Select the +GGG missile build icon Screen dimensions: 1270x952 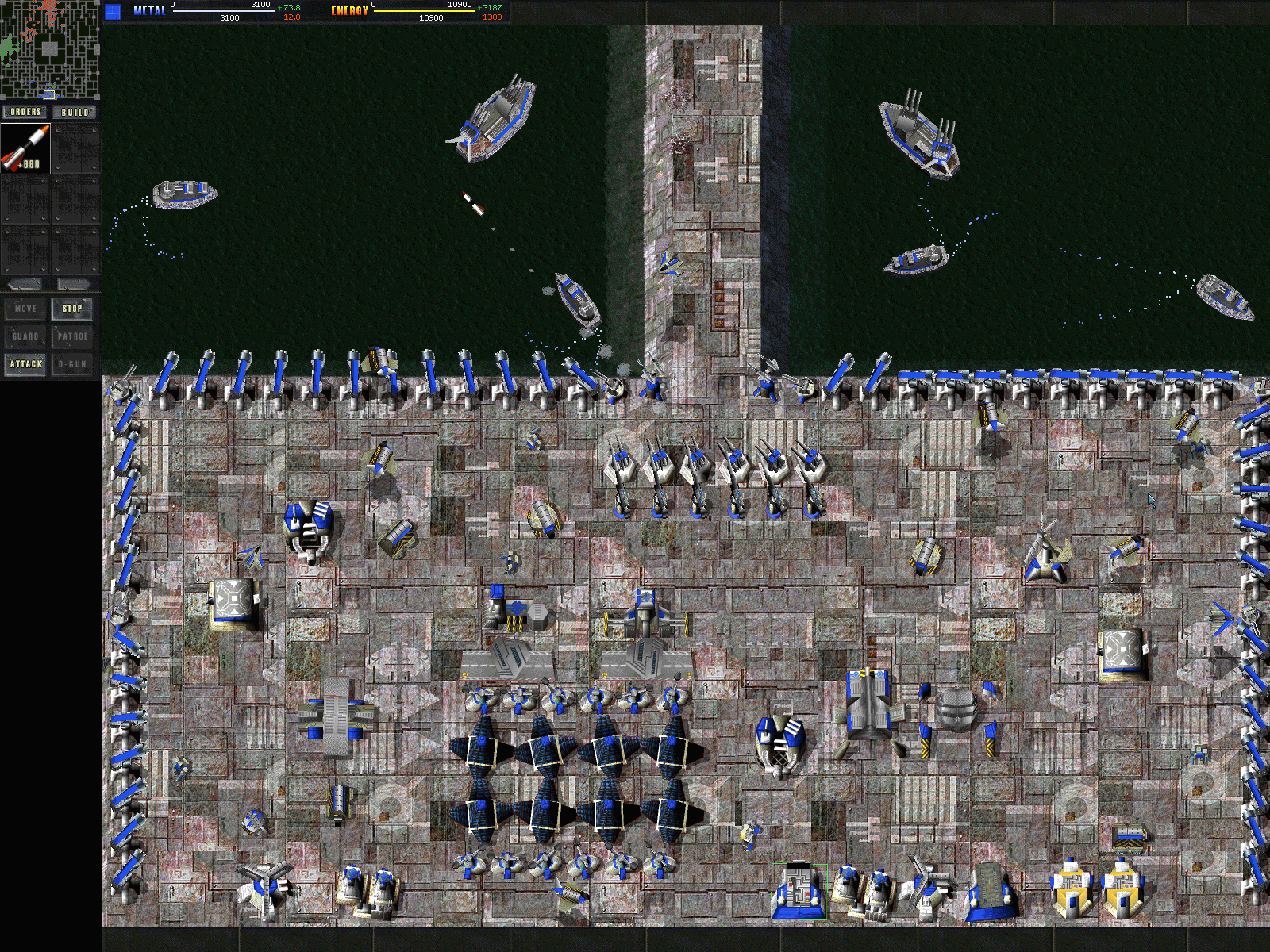click(25, 148)
